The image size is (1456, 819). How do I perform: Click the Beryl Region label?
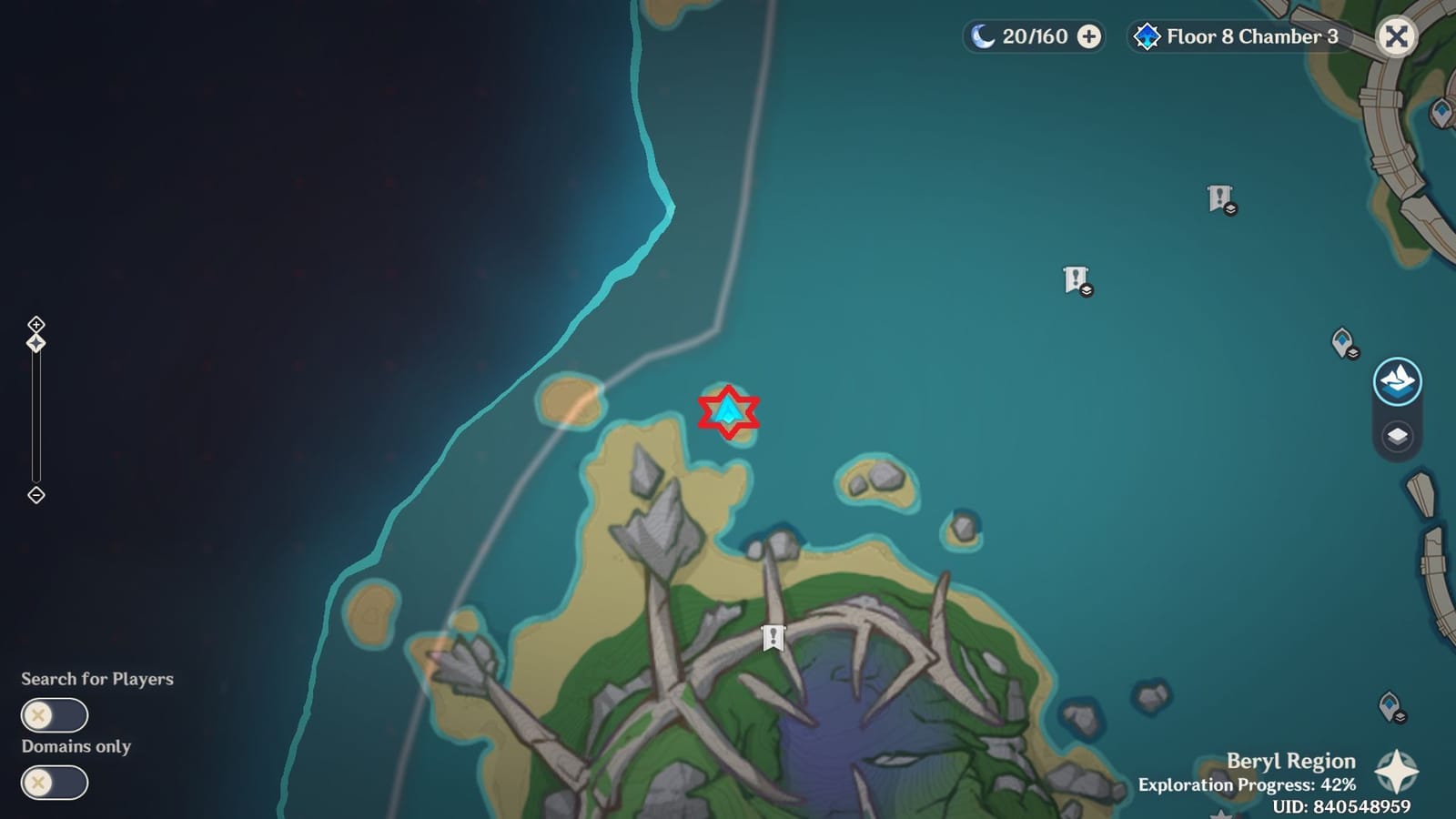pyautogui.click(x=1290, y=761)
